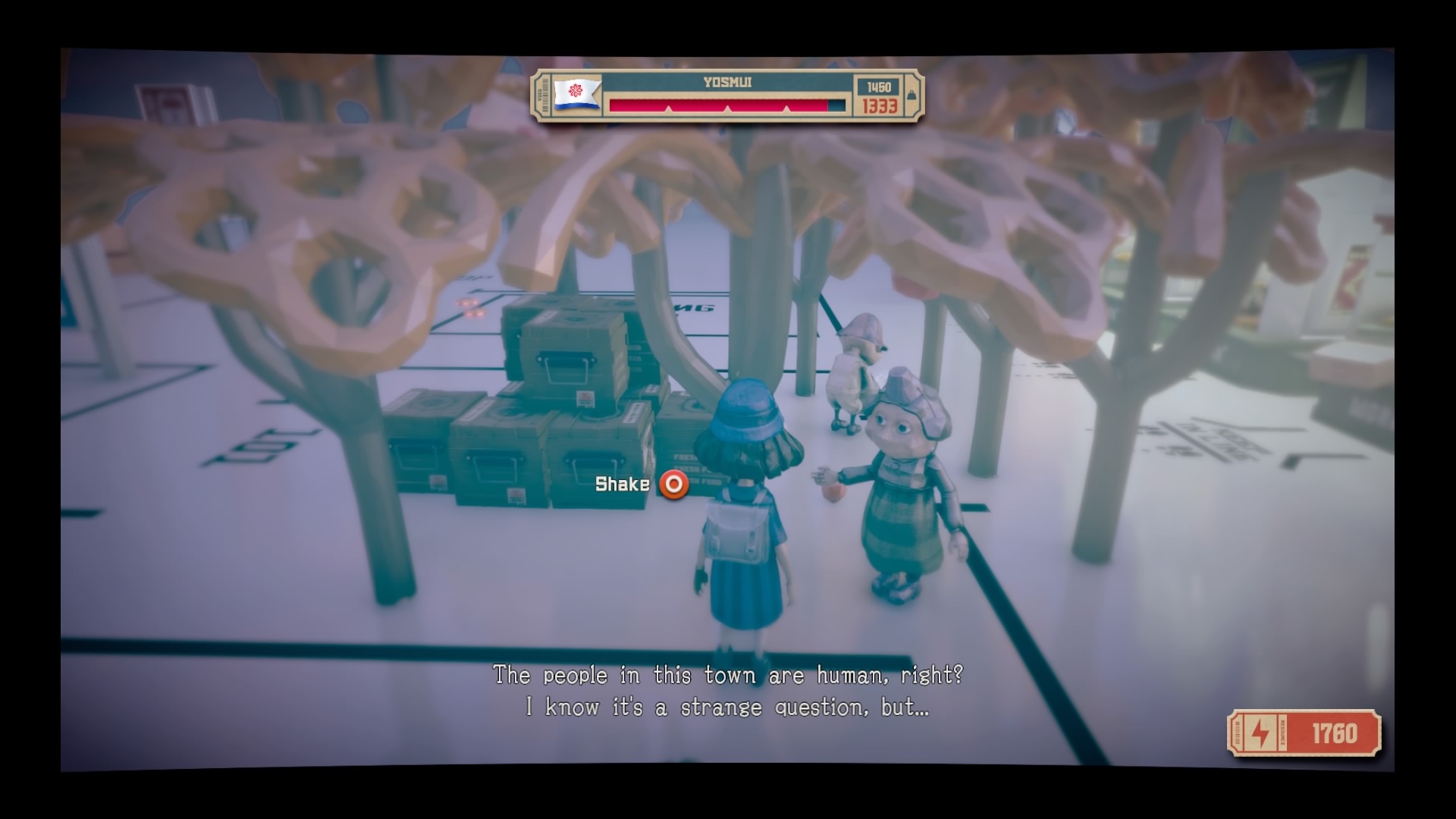Expand the town status banner
Image resolution: width=1456 pixels, height=819 pixels.
pos(726,97)
